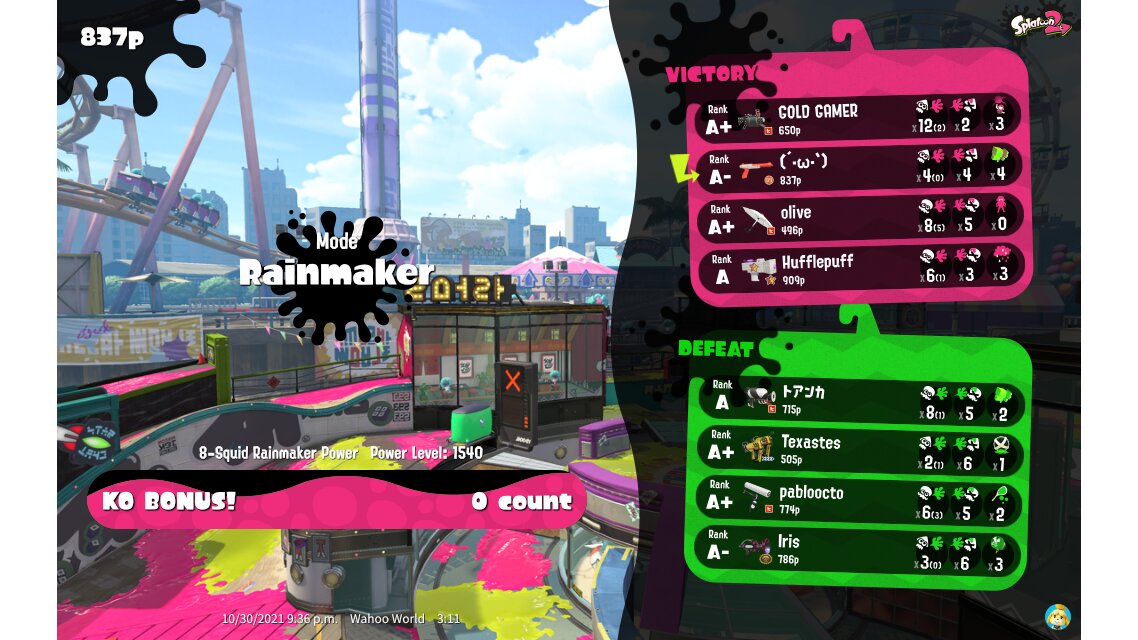
Task: Click the KO BONUS banner
Action: (337, 501)
